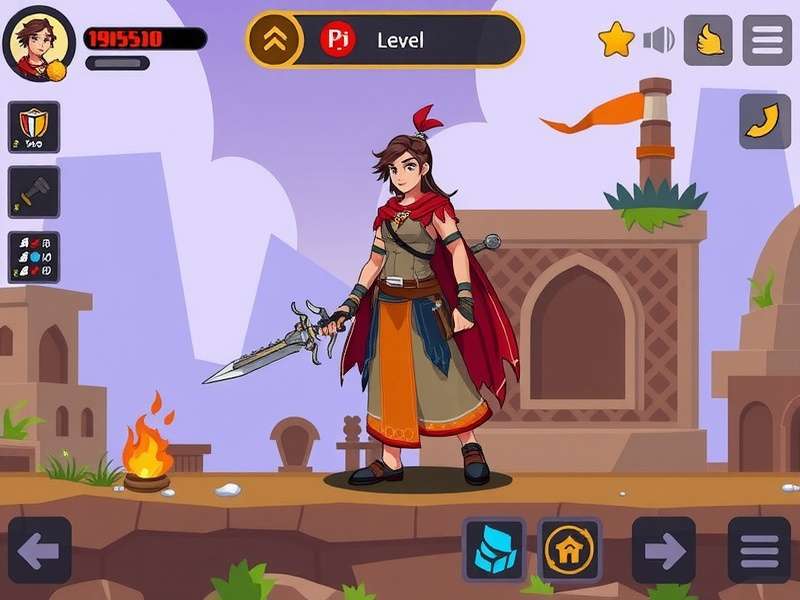Screen dimensions: 800x600
Task: Return home with the house icon button
Action: pyautogui.click(x=570, y=550)
